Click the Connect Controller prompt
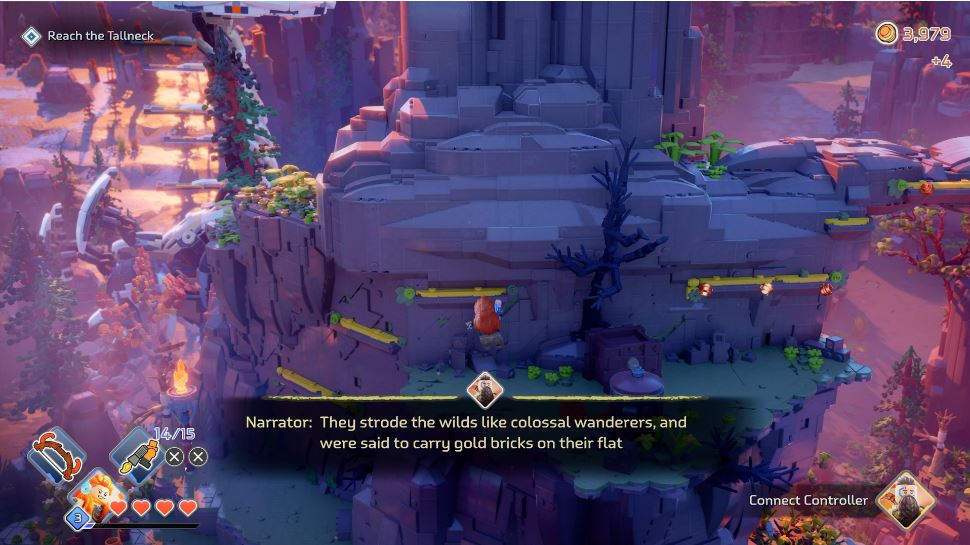This screenshot has height=545, width=970. pos(808,500)
